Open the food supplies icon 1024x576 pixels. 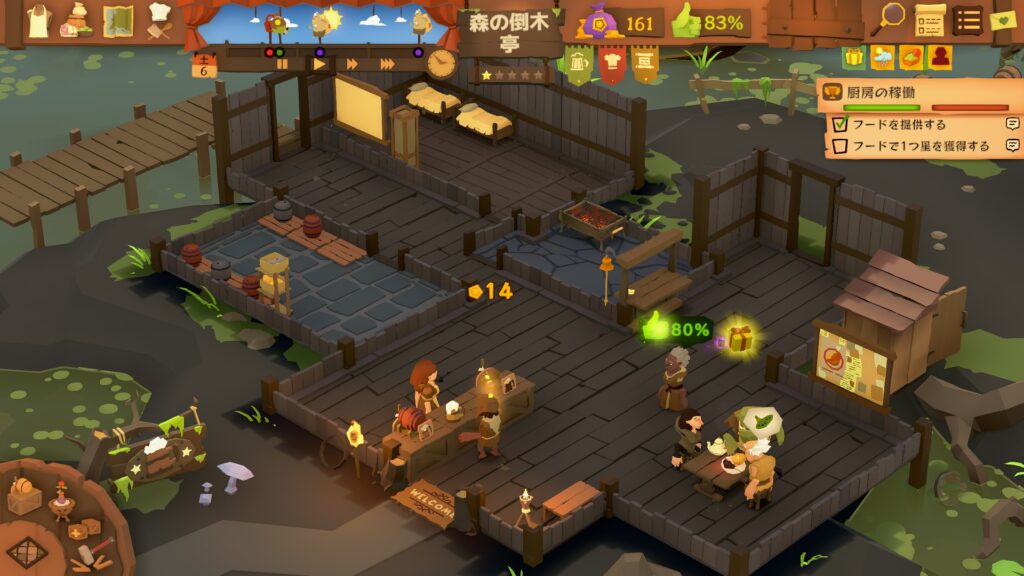(78, 21)
